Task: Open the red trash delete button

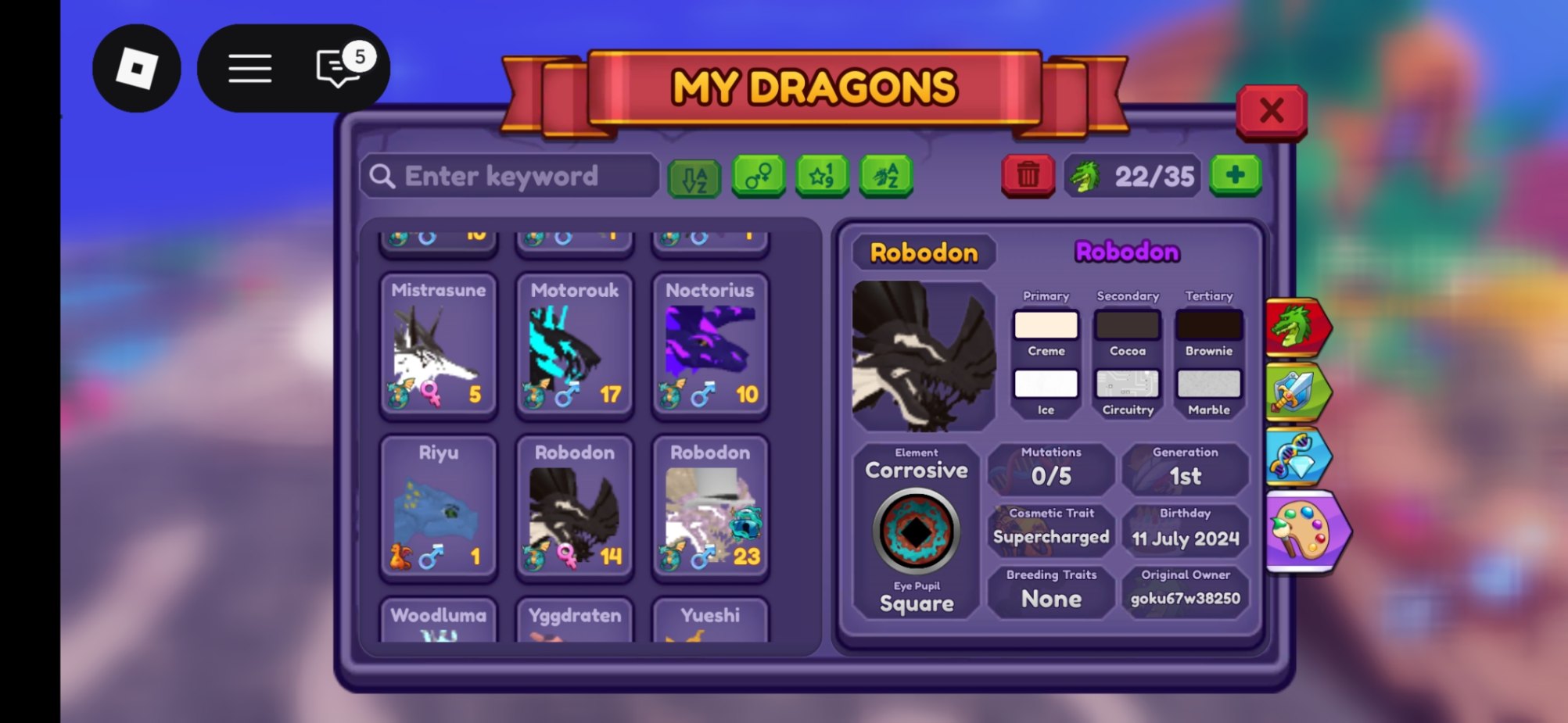Action: point(1028,174)
